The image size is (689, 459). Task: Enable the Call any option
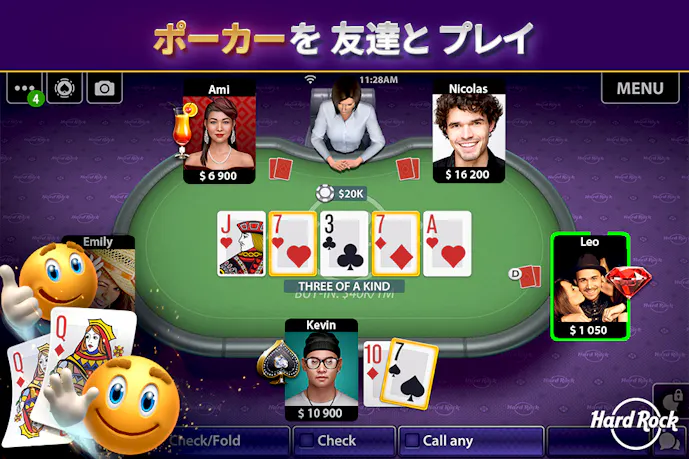pyautogui.click(x=408, y=440)
